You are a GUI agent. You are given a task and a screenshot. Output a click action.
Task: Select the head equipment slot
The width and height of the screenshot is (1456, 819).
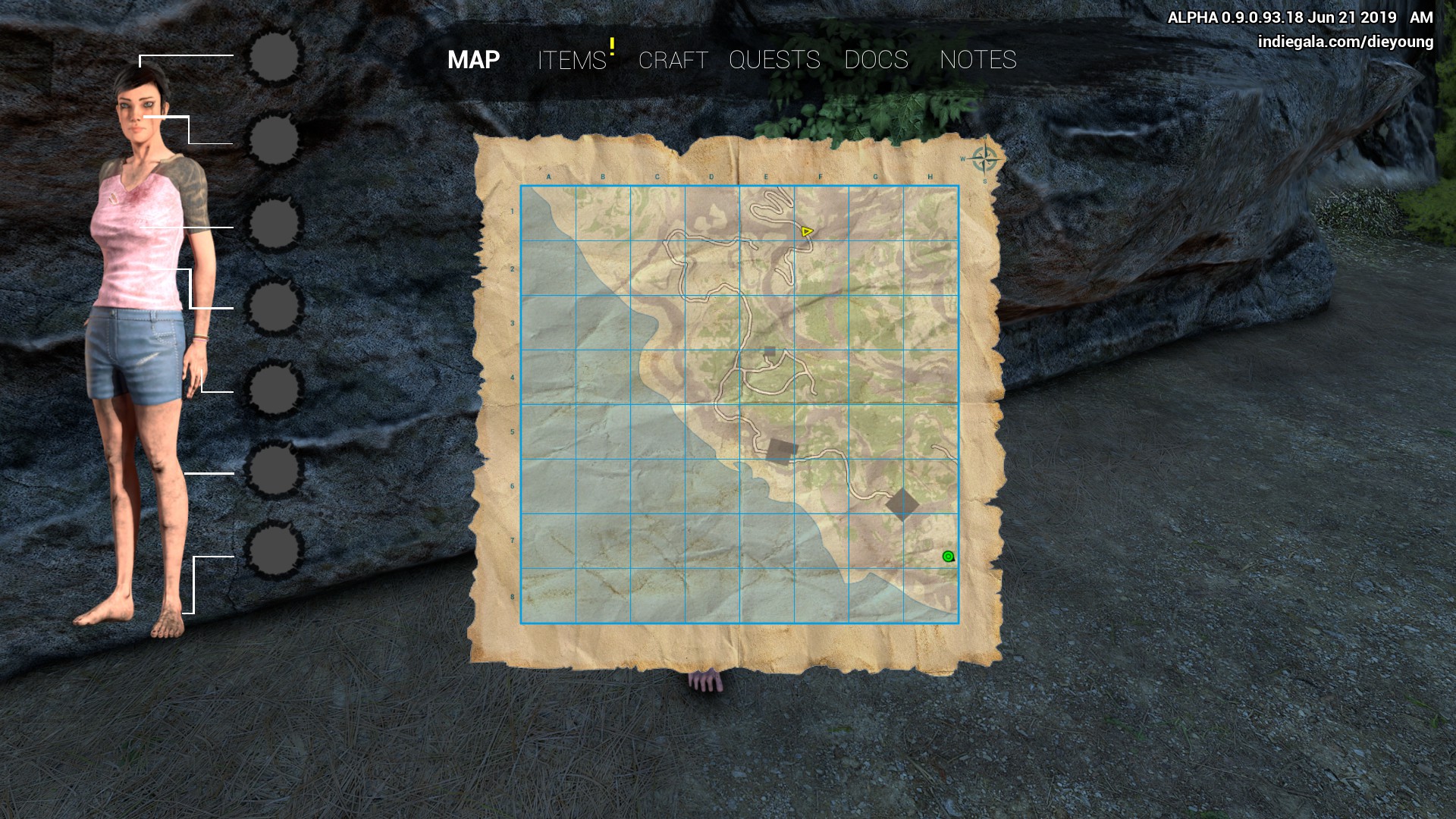(x=275, y=57)
